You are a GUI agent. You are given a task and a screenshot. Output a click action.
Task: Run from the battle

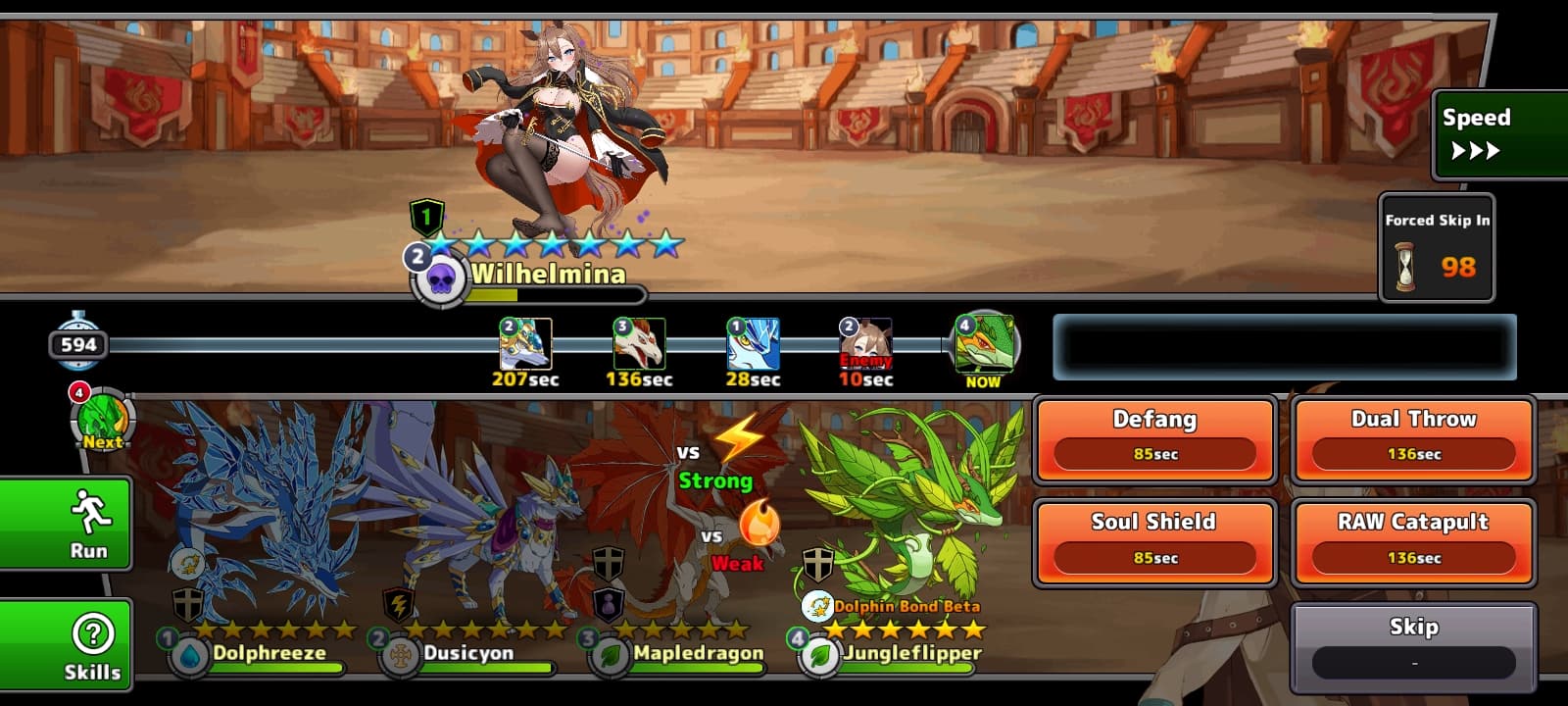(x=65, y=523)
